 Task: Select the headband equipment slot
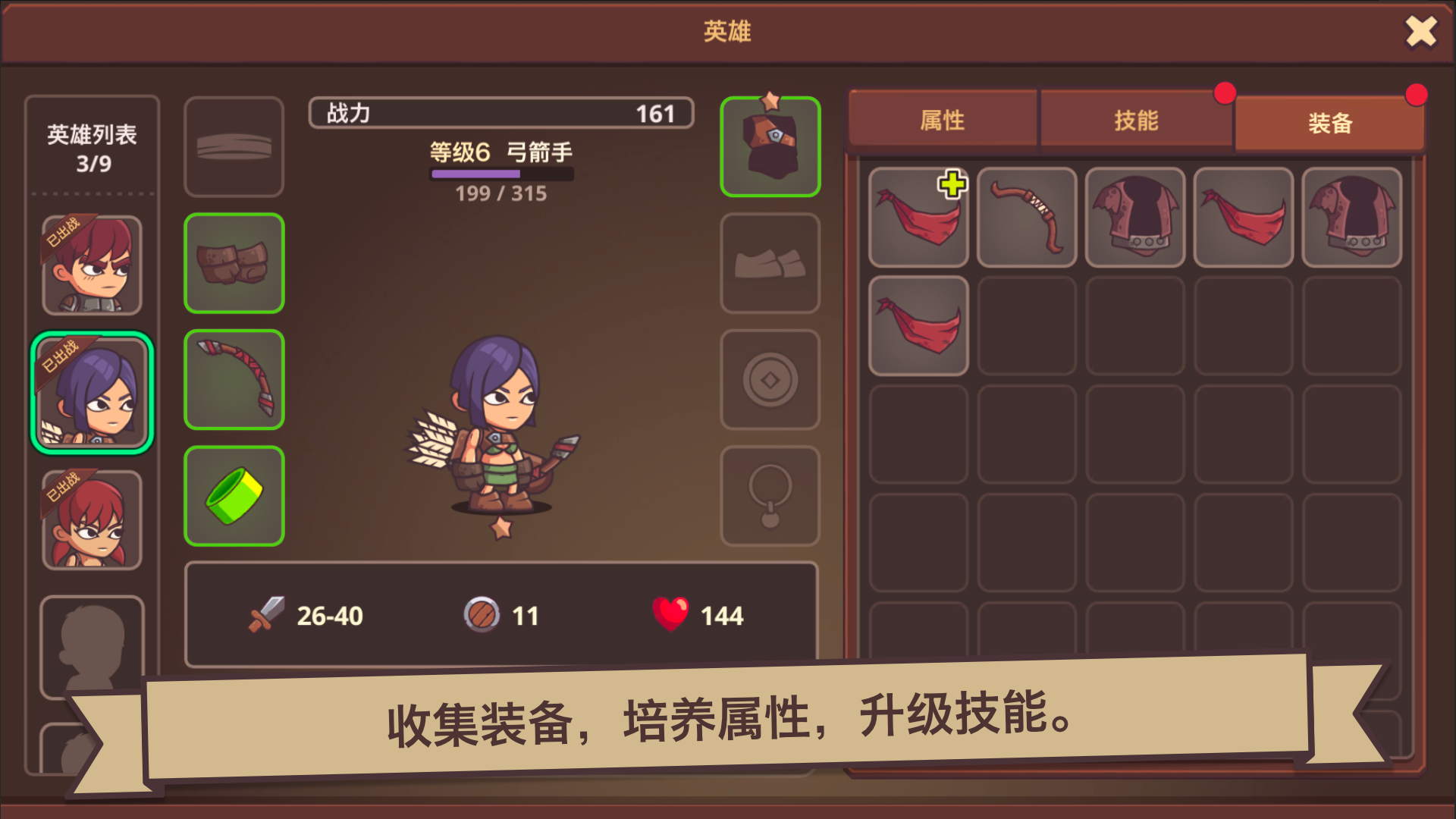coord(234,146)
